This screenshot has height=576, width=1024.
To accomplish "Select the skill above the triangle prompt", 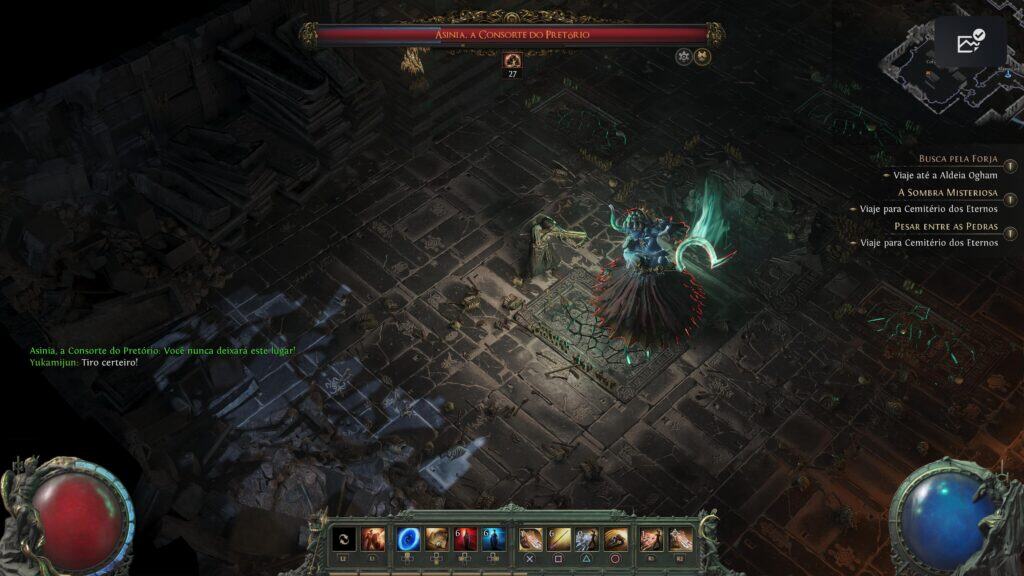I will 587,539.
